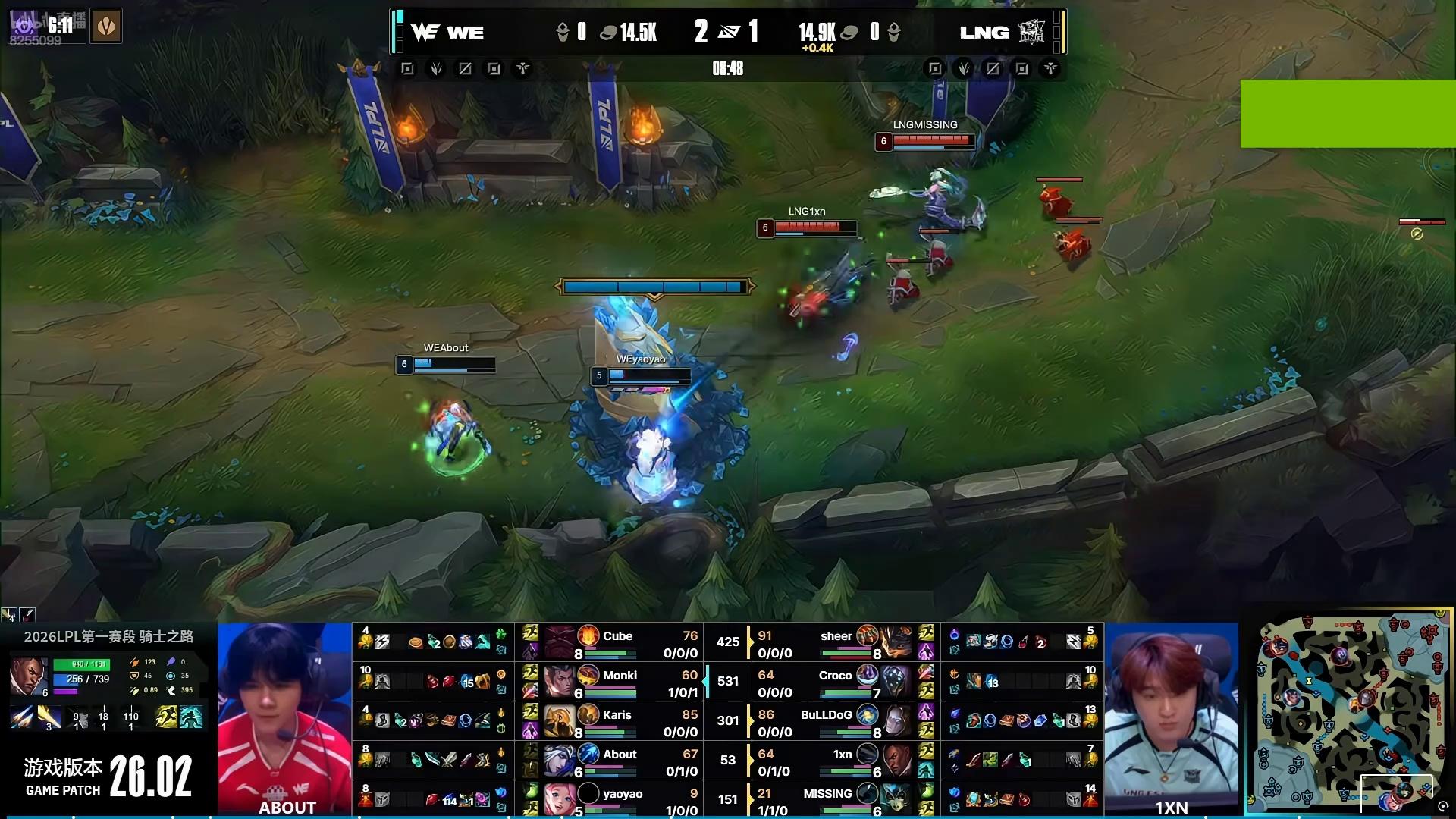The width and height of the screenshot is (1456, 819).
Task: Click the LNG team logo in top scoreboard
Action: (1031, 32)
